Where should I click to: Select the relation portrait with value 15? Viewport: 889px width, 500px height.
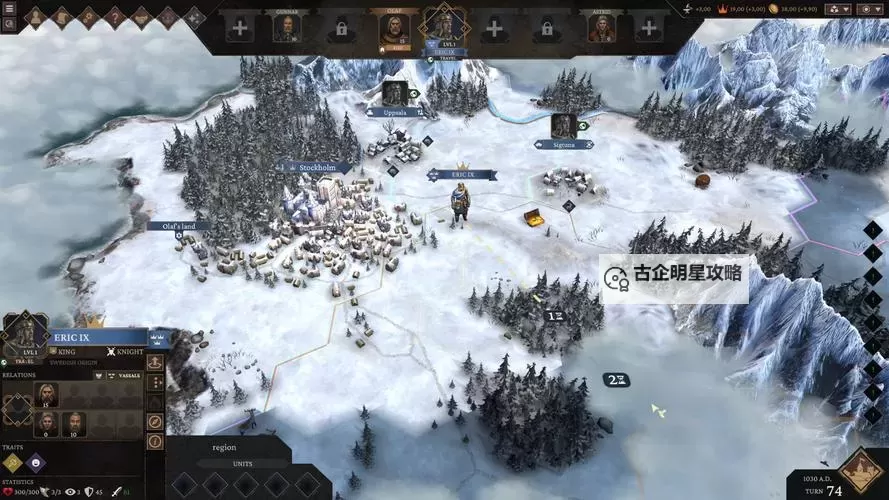pyautogui.click(x=45, y=393)
